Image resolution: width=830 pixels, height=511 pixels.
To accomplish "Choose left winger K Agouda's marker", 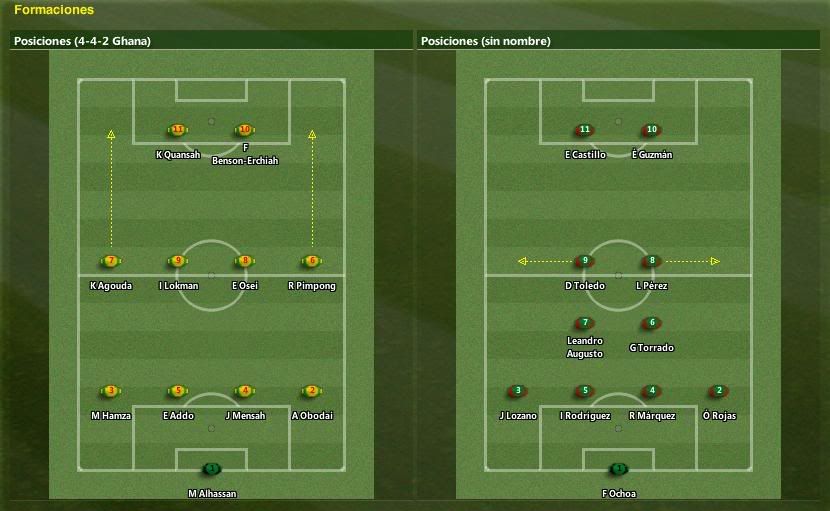I will coord(111,261).
